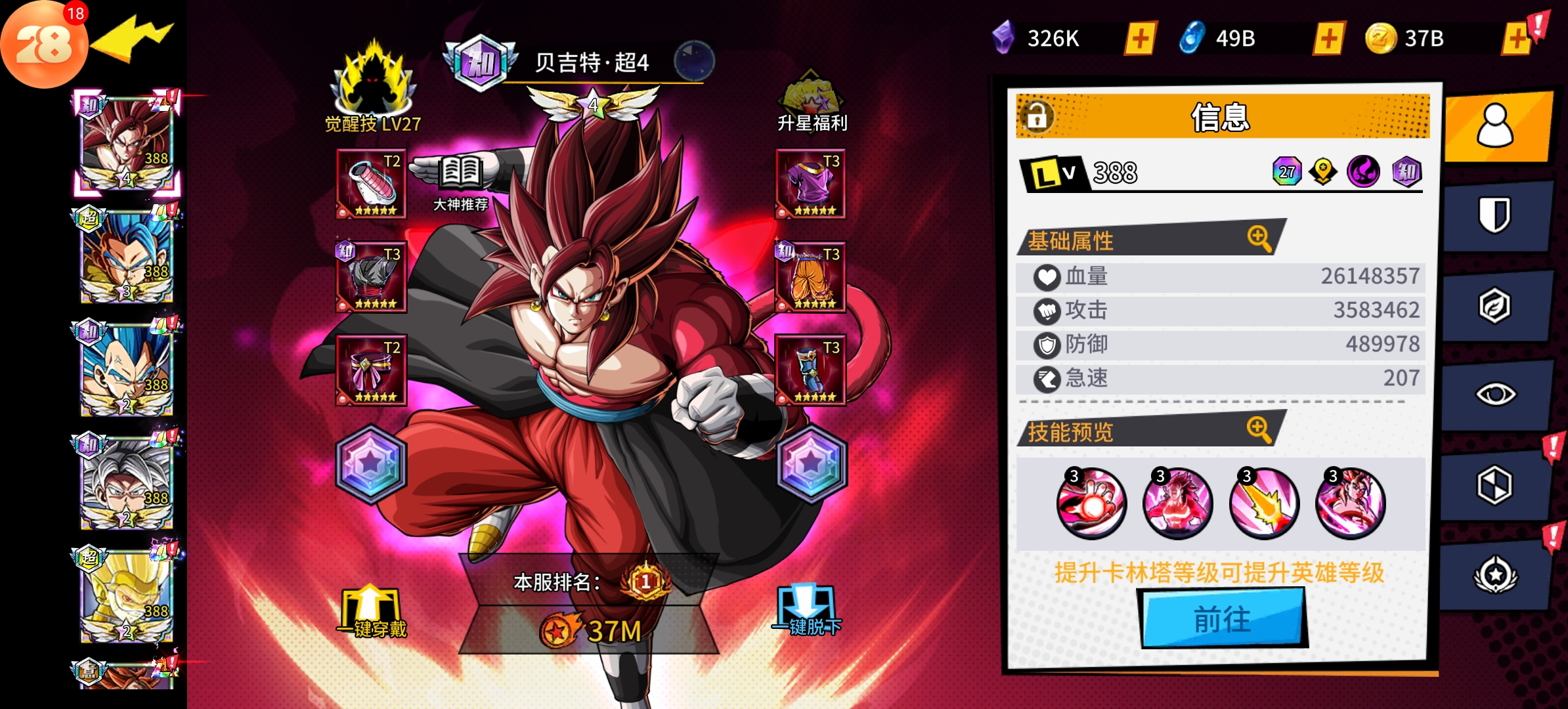Equip all gear with 一键穿戴
Viewport: 1568px width, 709px height.
pyautogui.click(x=372, y=612)
